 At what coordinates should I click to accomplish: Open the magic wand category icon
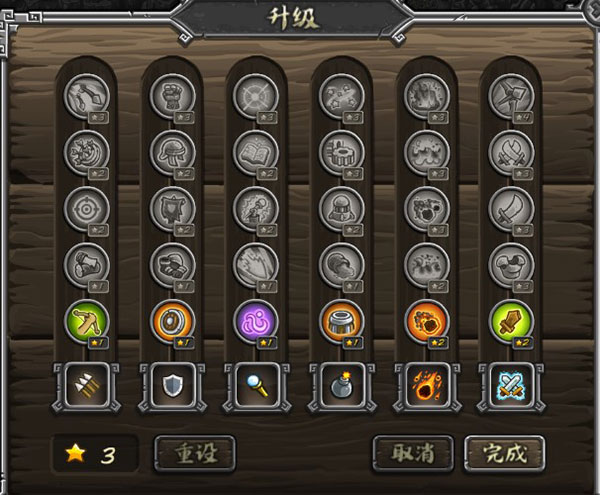coord(257,385)
